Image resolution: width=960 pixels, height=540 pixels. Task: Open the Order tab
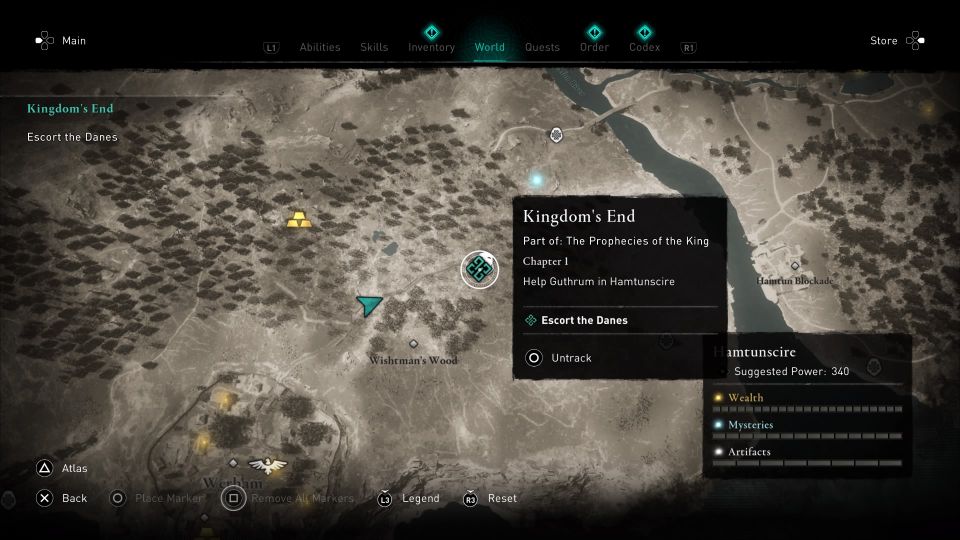pyautogui.click(x=593, y=47)
